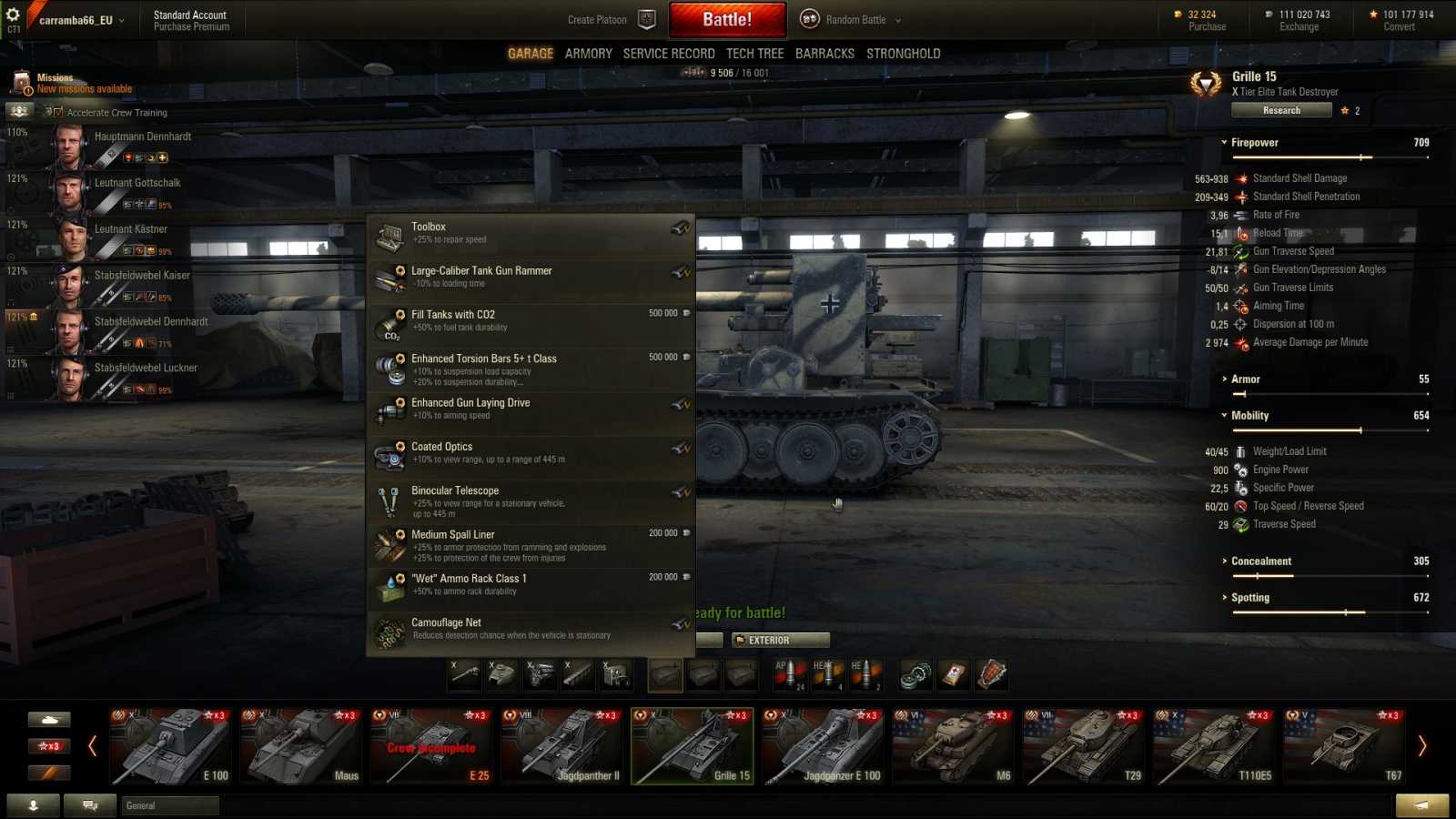Toggle the x3 XP carousel filter

pyautogui.click(x=50, y=745)
